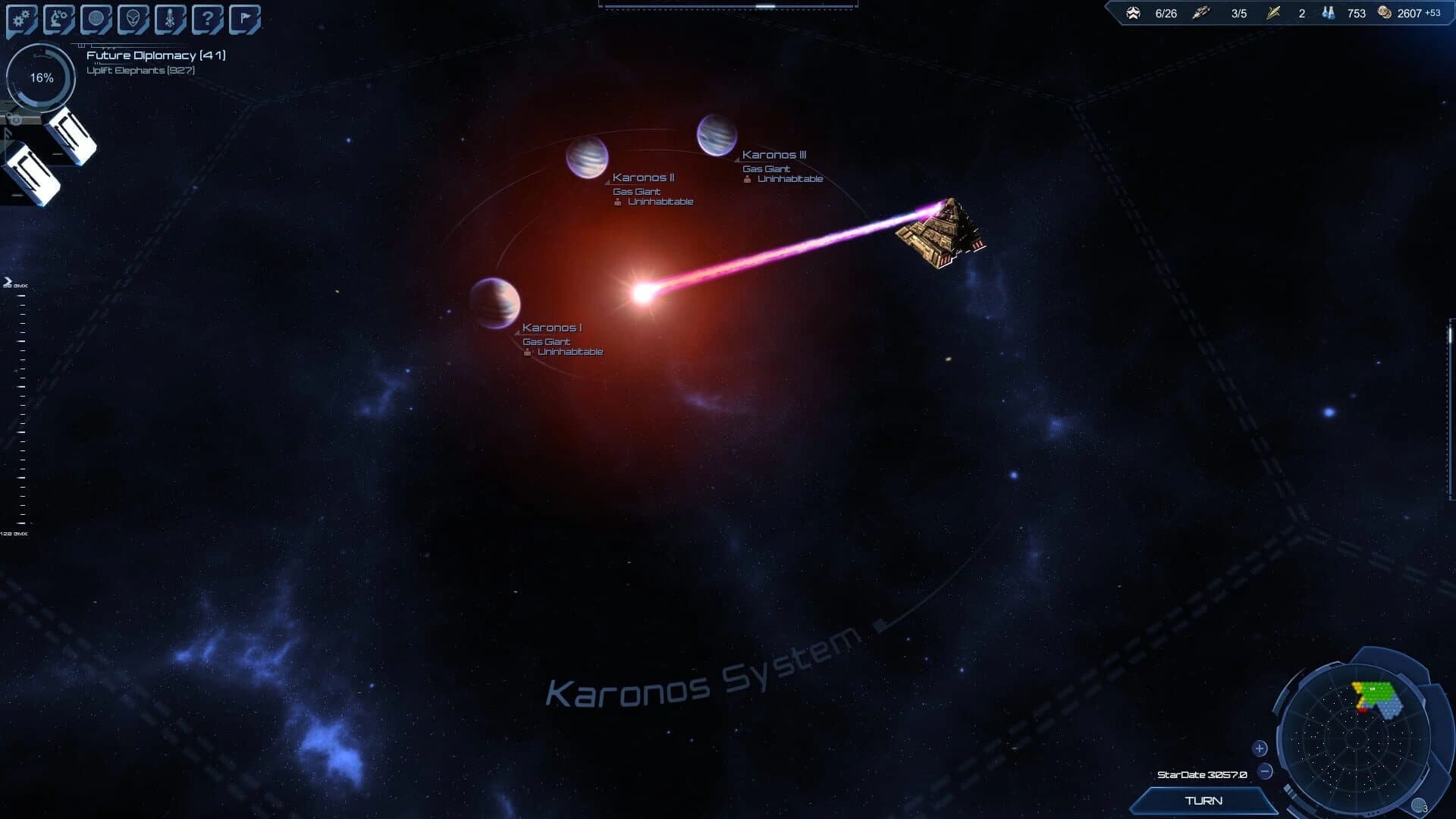
Task: Open the research screen microscope icon
Action: (58, 18)
